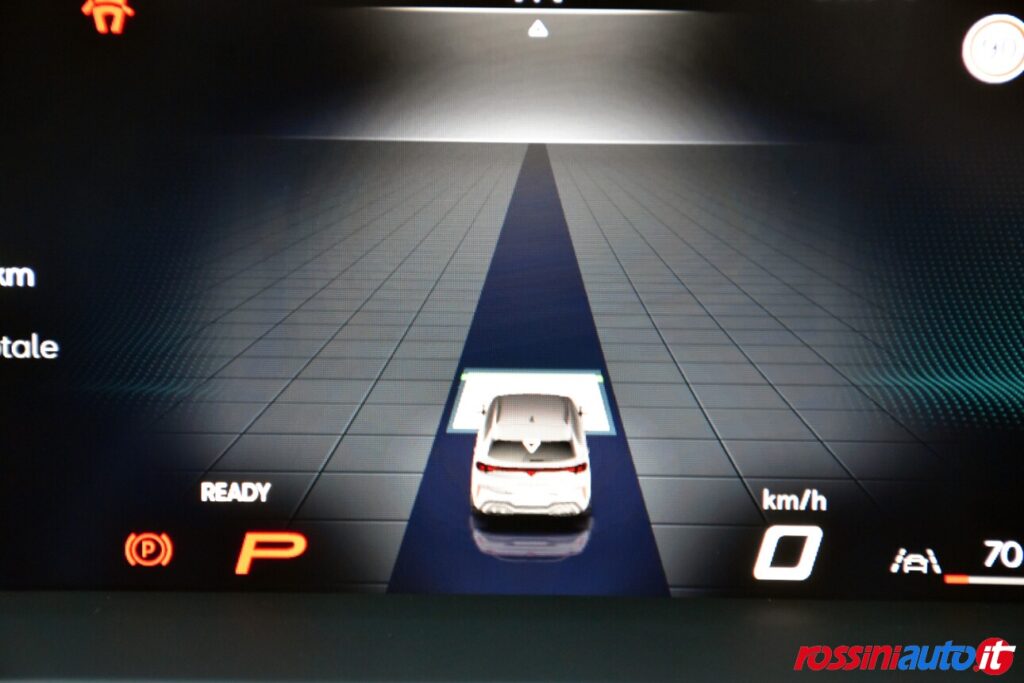This screenshot has height=683, width=1024.
Task: Select the red parking brake indicator
Action: [x=148, y=549]
